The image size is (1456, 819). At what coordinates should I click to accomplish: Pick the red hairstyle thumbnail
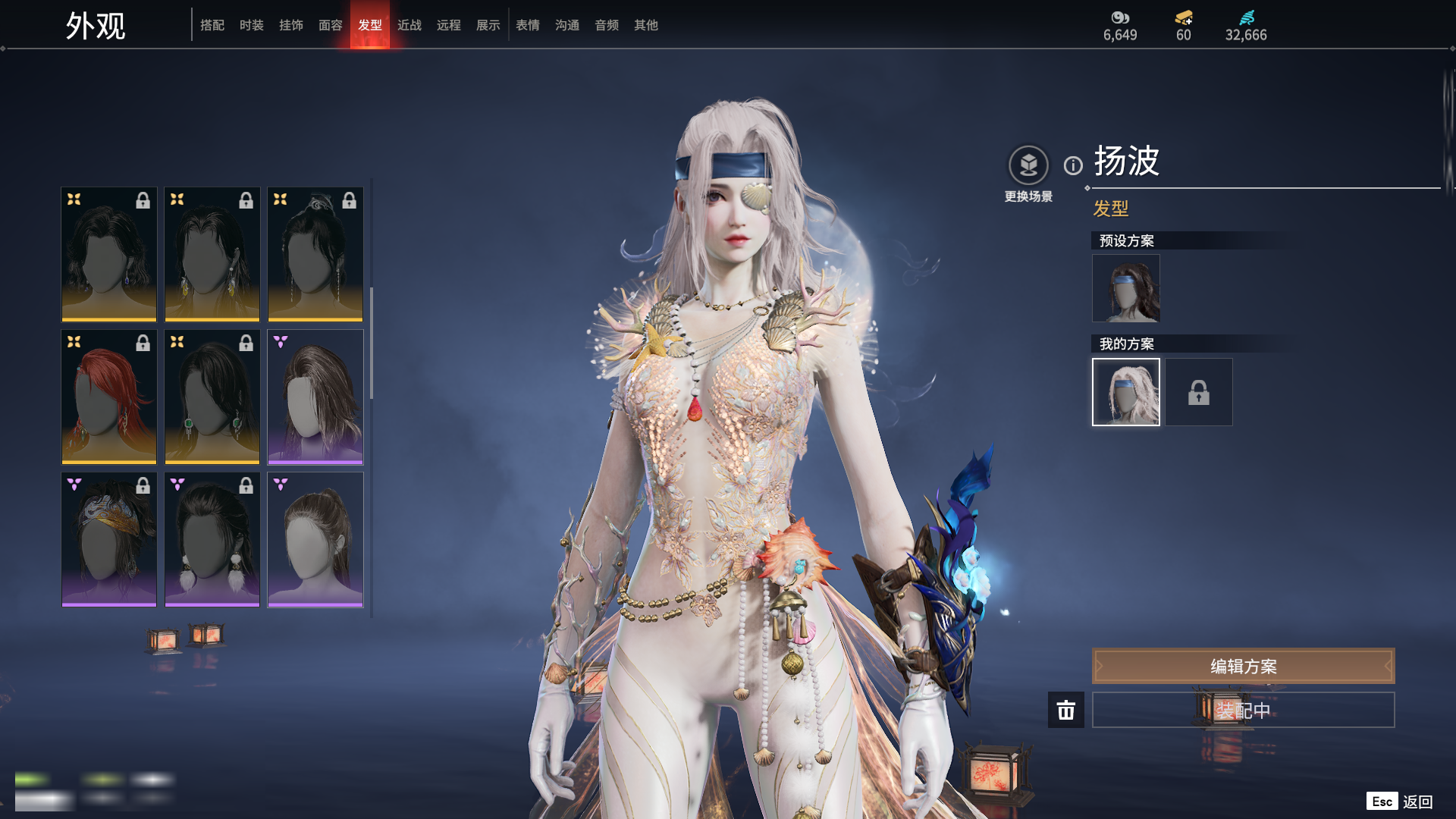point(109,397)
